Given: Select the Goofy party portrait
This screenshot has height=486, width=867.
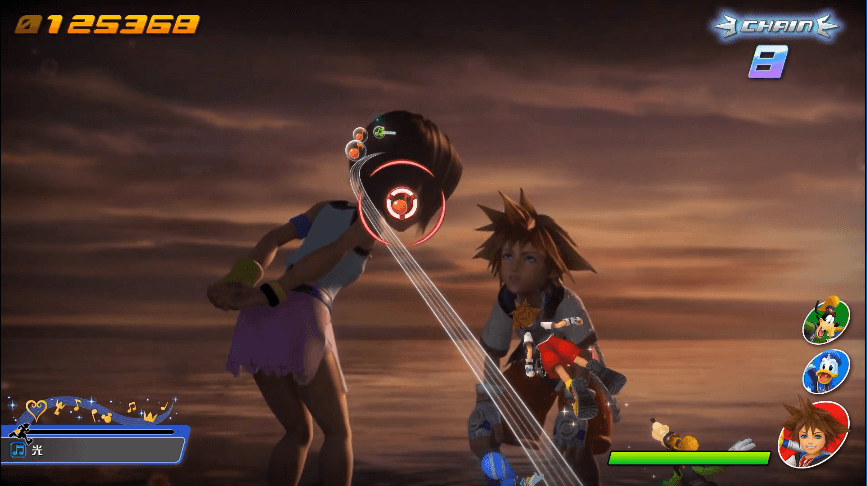Looking at the screenshot, I should tap(826, 321).
